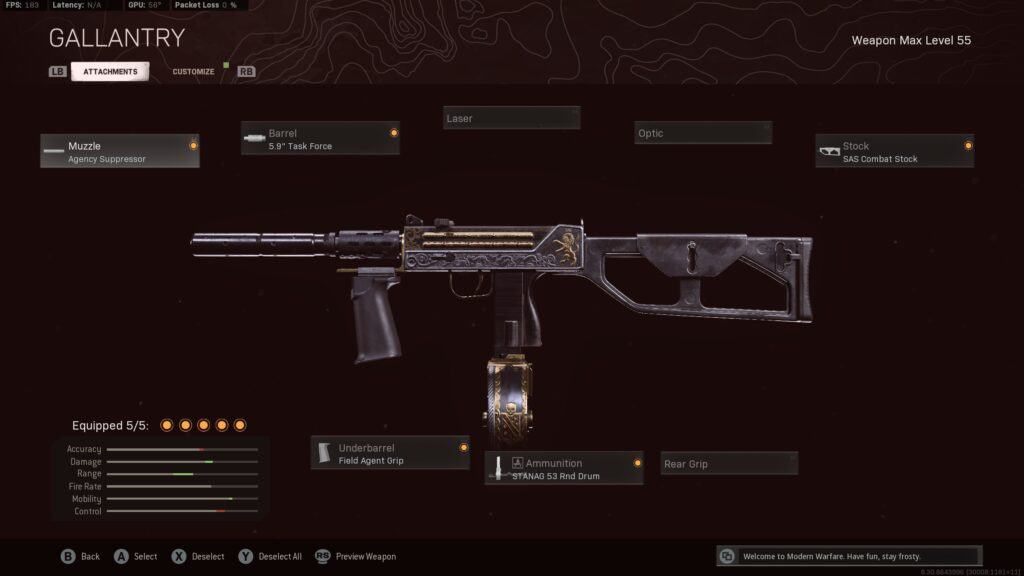The image size is (1024, 576).
Task: Activate Preview Weapon in the footer
Action: click(356, 556)
